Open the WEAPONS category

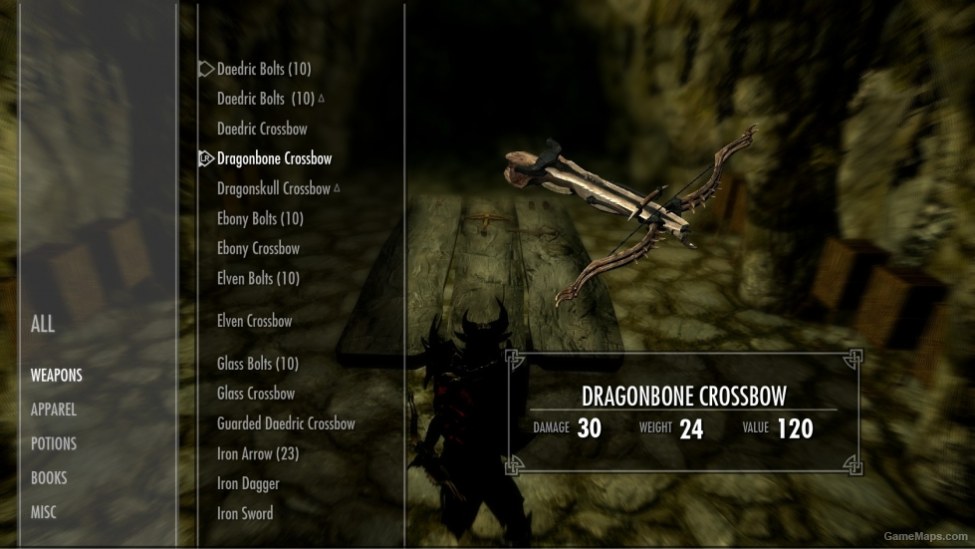(56, 376)
